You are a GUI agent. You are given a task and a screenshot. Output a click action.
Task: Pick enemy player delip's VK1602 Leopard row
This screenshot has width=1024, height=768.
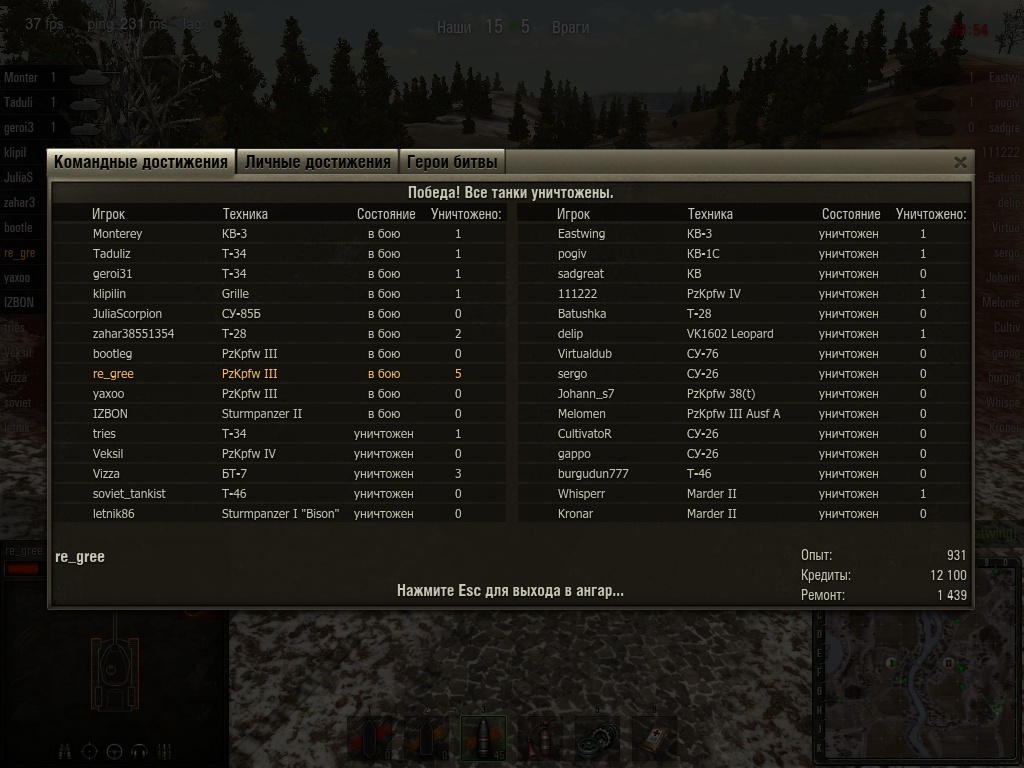pos(570,334)
